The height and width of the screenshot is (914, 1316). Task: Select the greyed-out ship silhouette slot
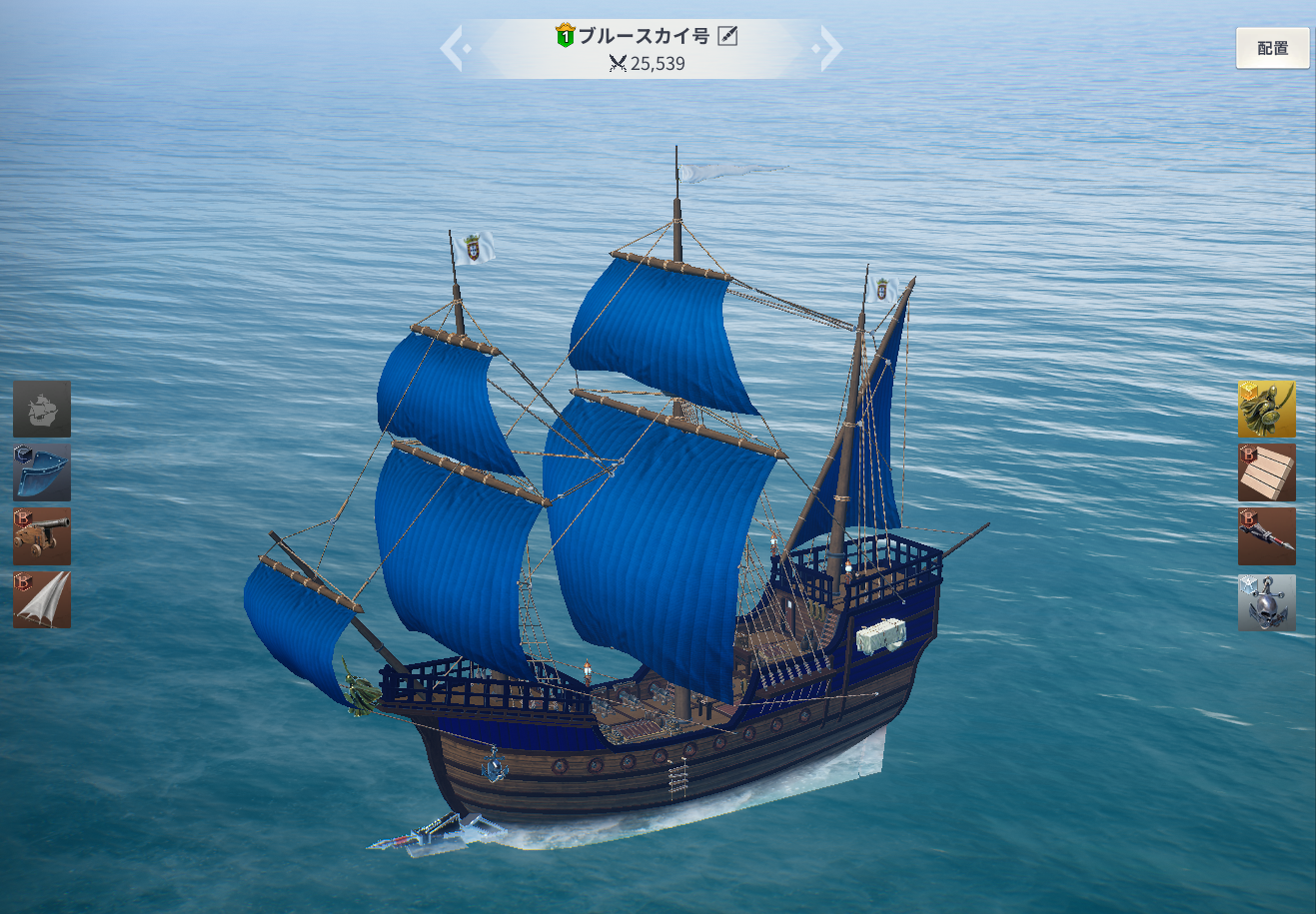click(x=42, y=409)
